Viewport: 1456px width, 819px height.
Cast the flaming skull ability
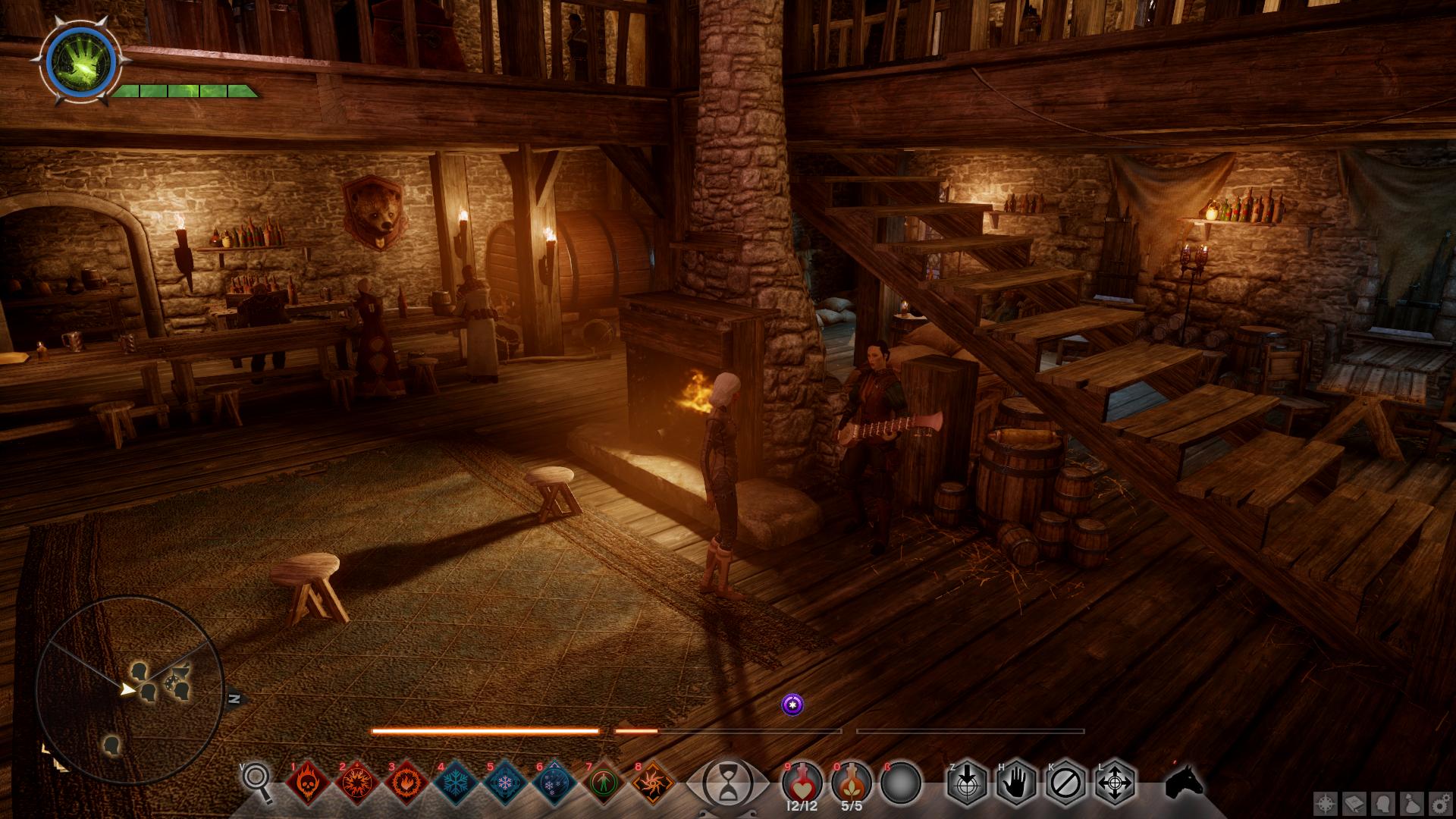coord(309,782)
